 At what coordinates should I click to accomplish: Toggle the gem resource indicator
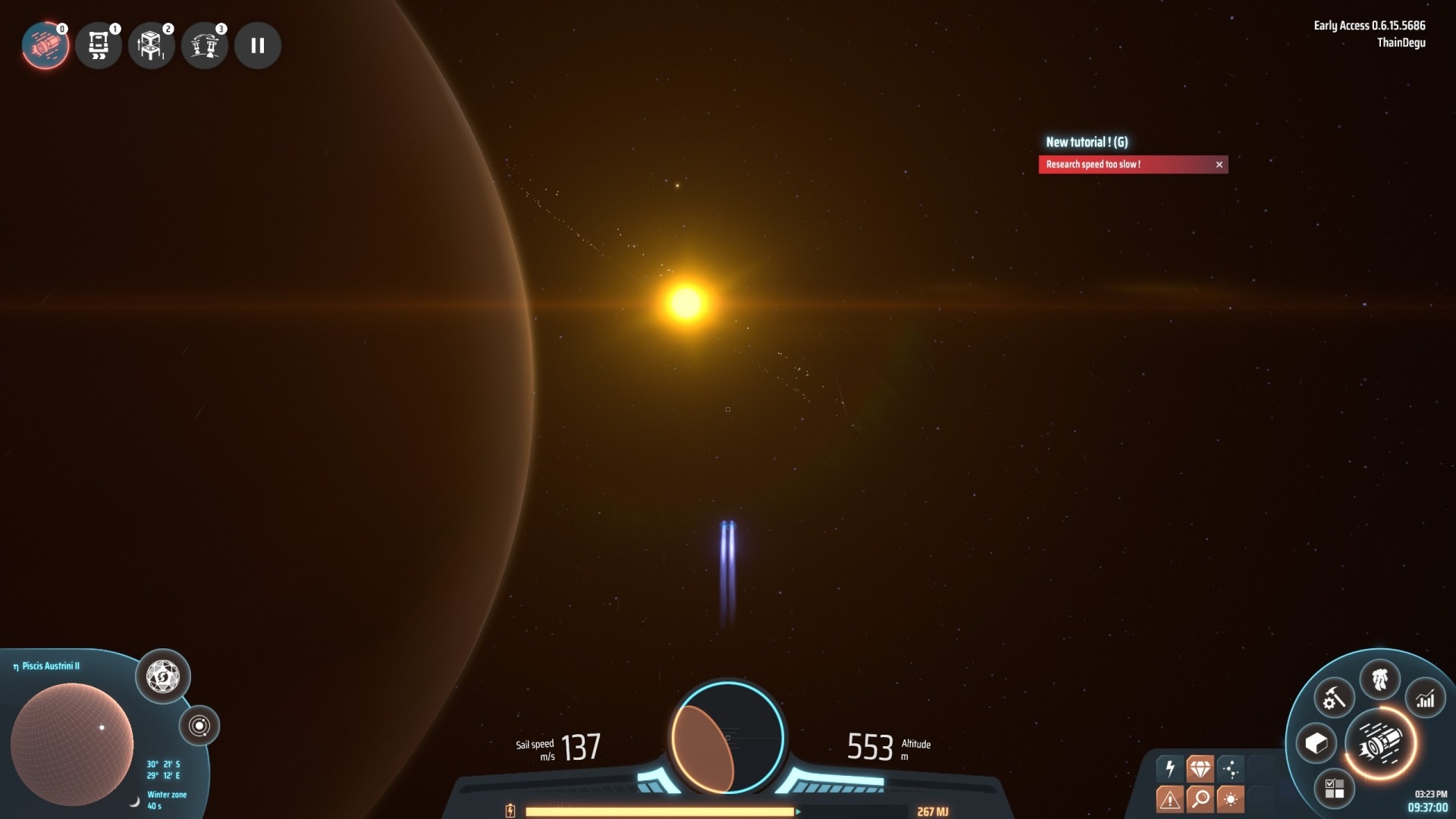(x=1200, y=767)
